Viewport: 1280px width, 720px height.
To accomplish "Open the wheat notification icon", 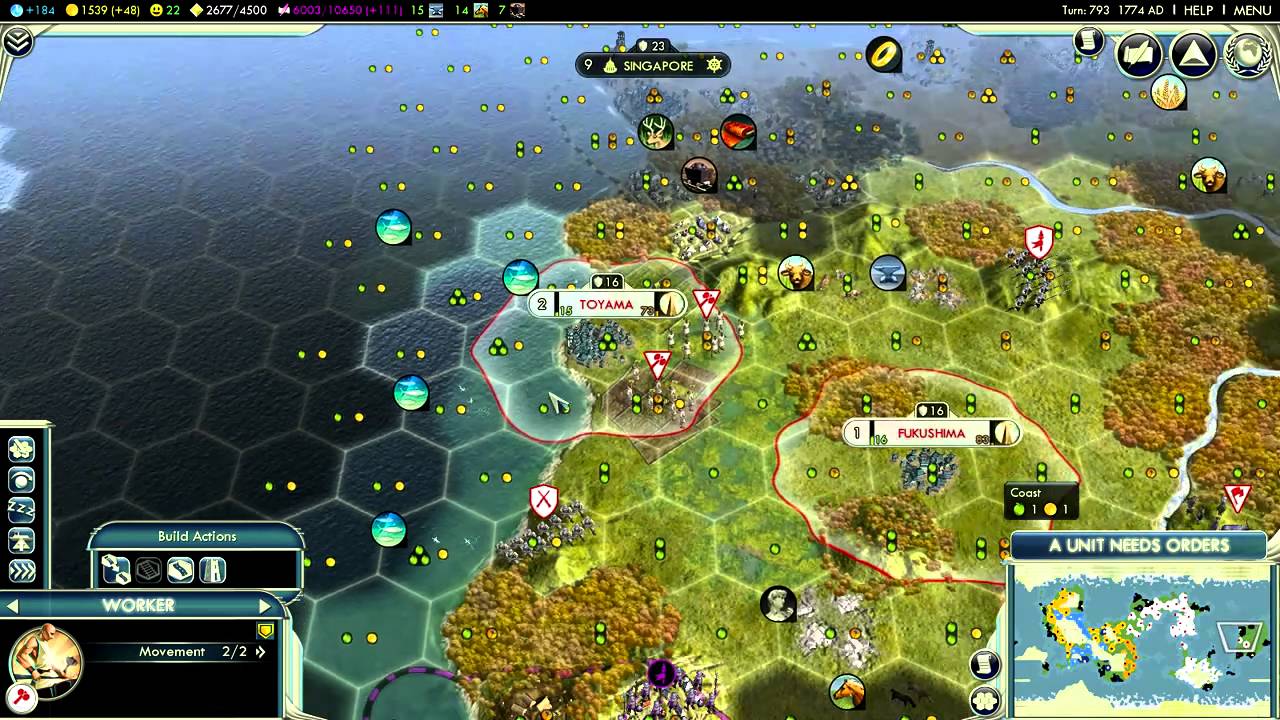I will pos(1167,93).
